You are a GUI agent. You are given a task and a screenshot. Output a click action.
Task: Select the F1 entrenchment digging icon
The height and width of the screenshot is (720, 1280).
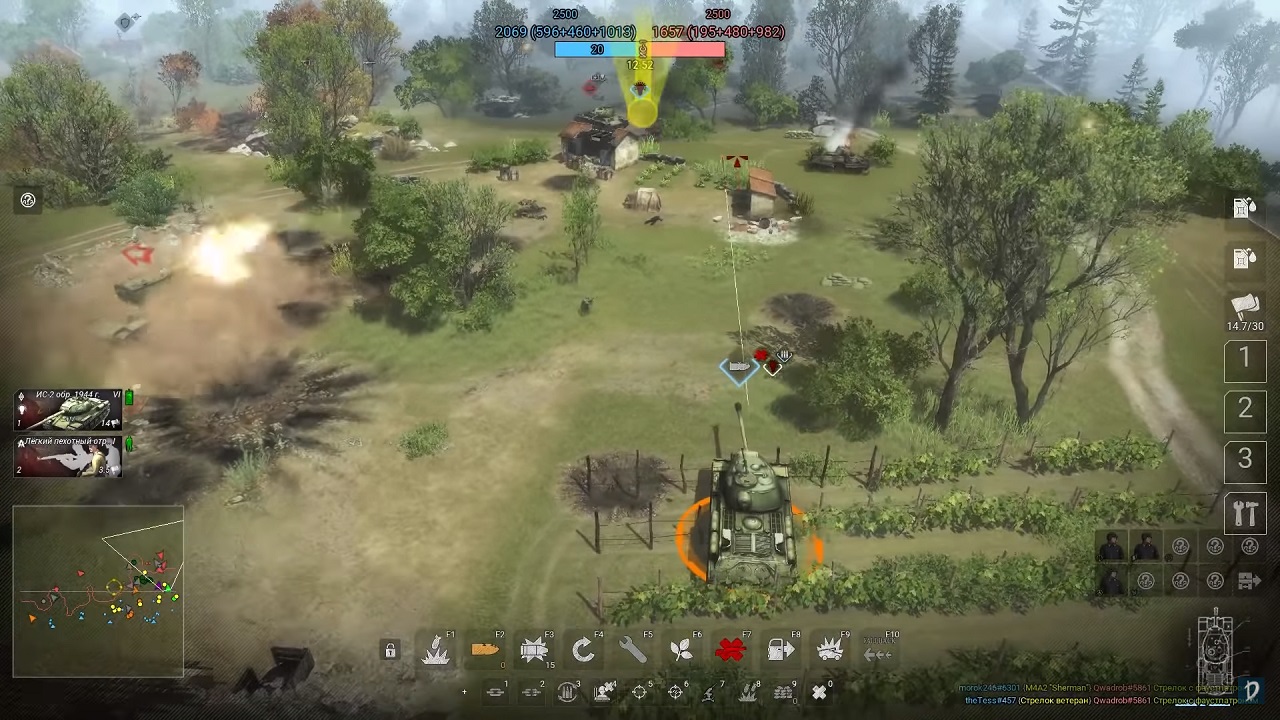tap(437, 649)
